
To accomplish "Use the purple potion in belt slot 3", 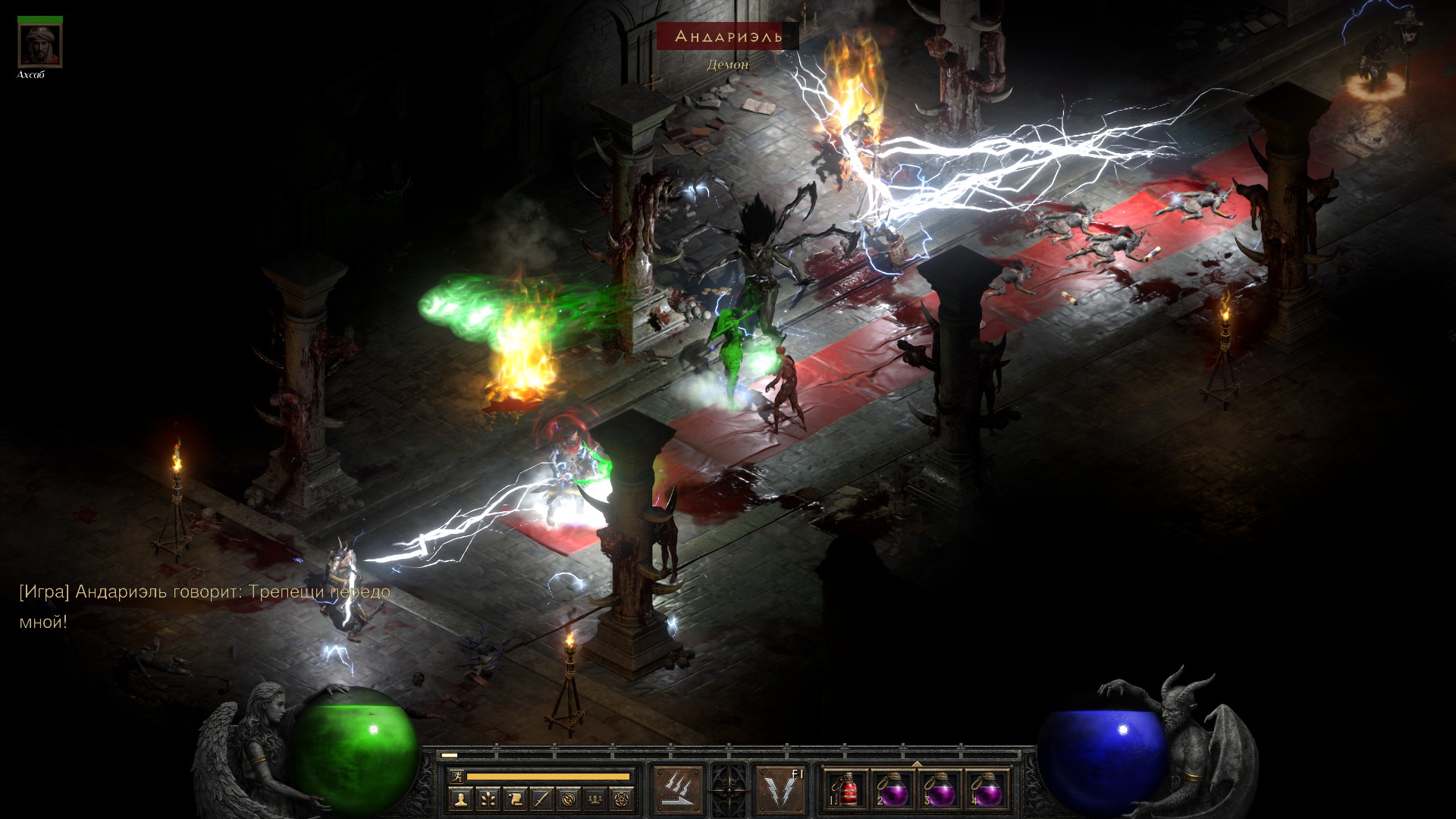I will tap(940, 791).
